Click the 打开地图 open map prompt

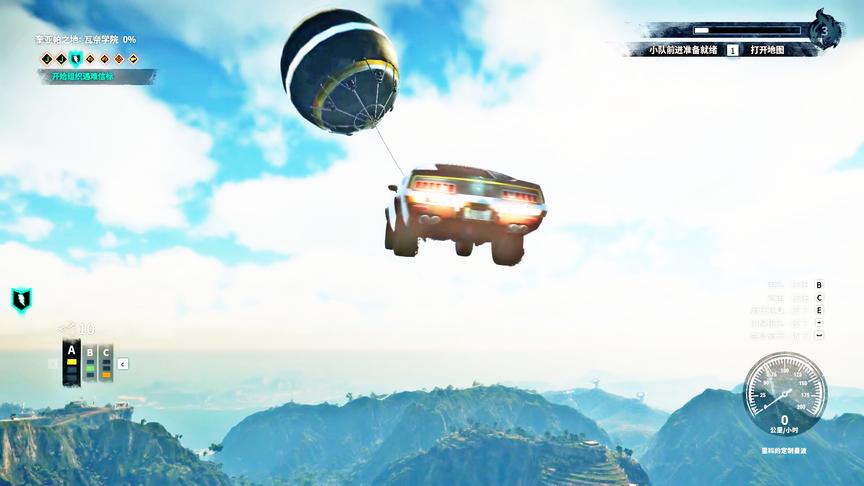pyautogui.click(x=767, y=50)
